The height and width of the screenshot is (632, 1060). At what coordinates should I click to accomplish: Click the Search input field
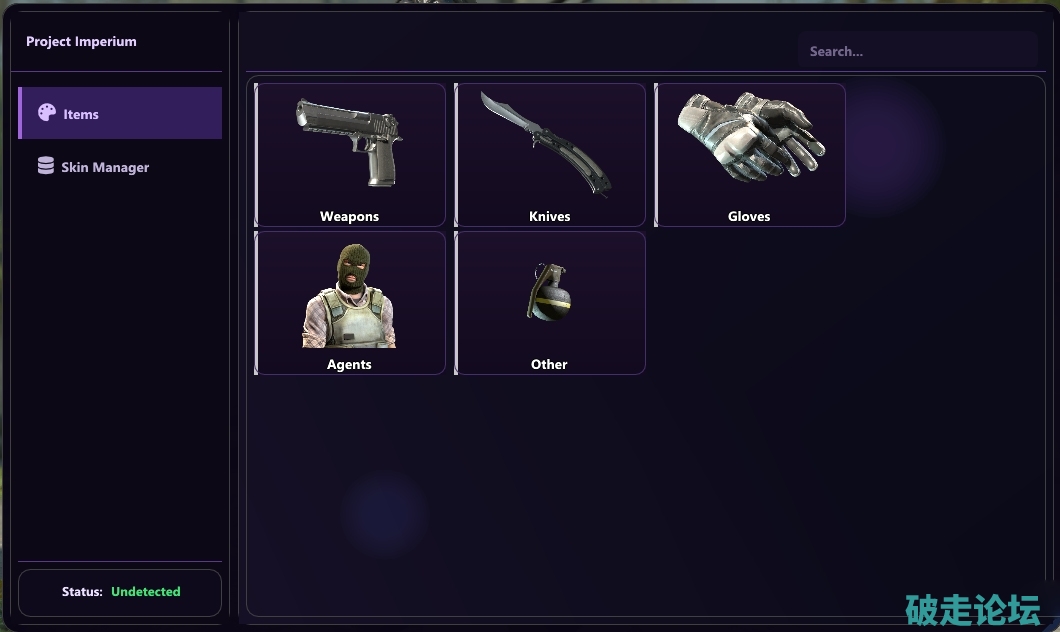click(x=917, y=51)
